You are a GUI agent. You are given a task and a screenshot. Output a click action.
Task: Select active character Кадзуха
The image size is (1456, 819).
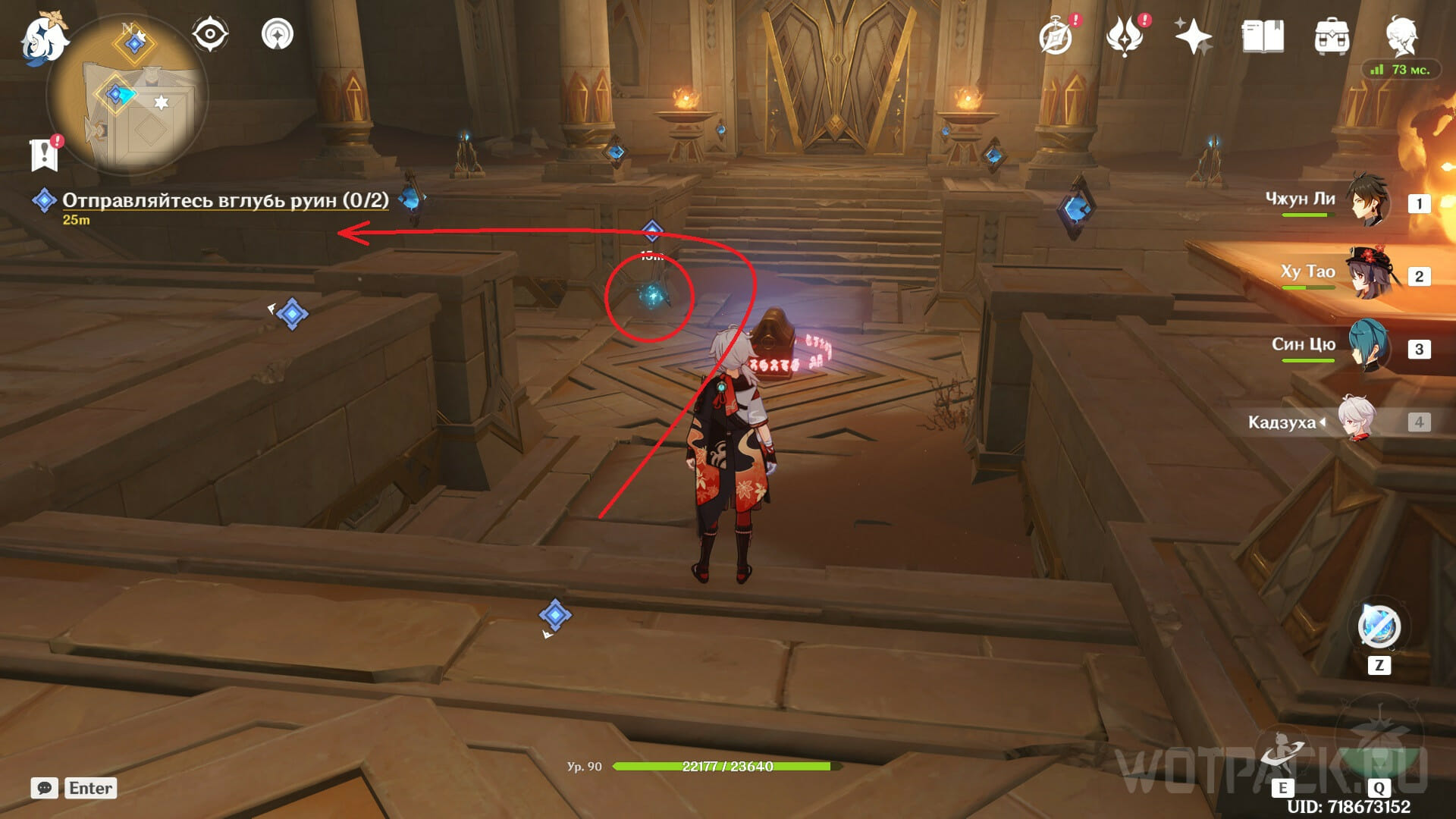(x=1356, y=420)
